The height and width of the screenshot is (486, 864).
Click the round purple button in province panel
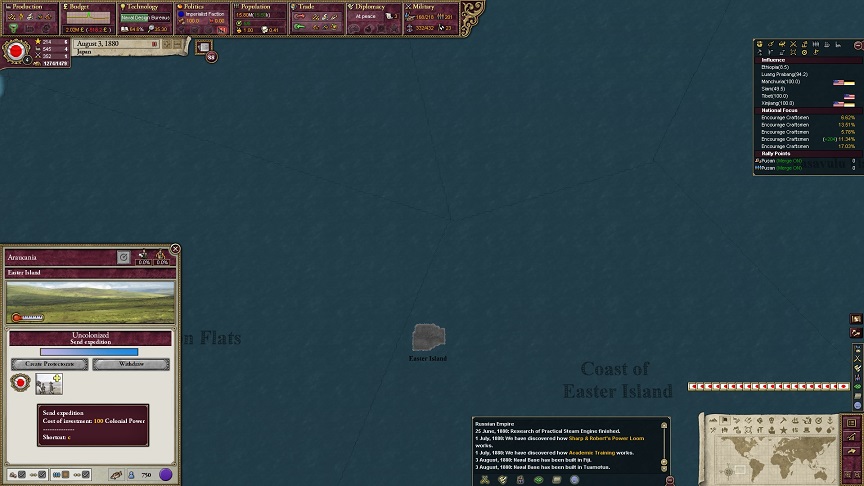coord(166,475)
